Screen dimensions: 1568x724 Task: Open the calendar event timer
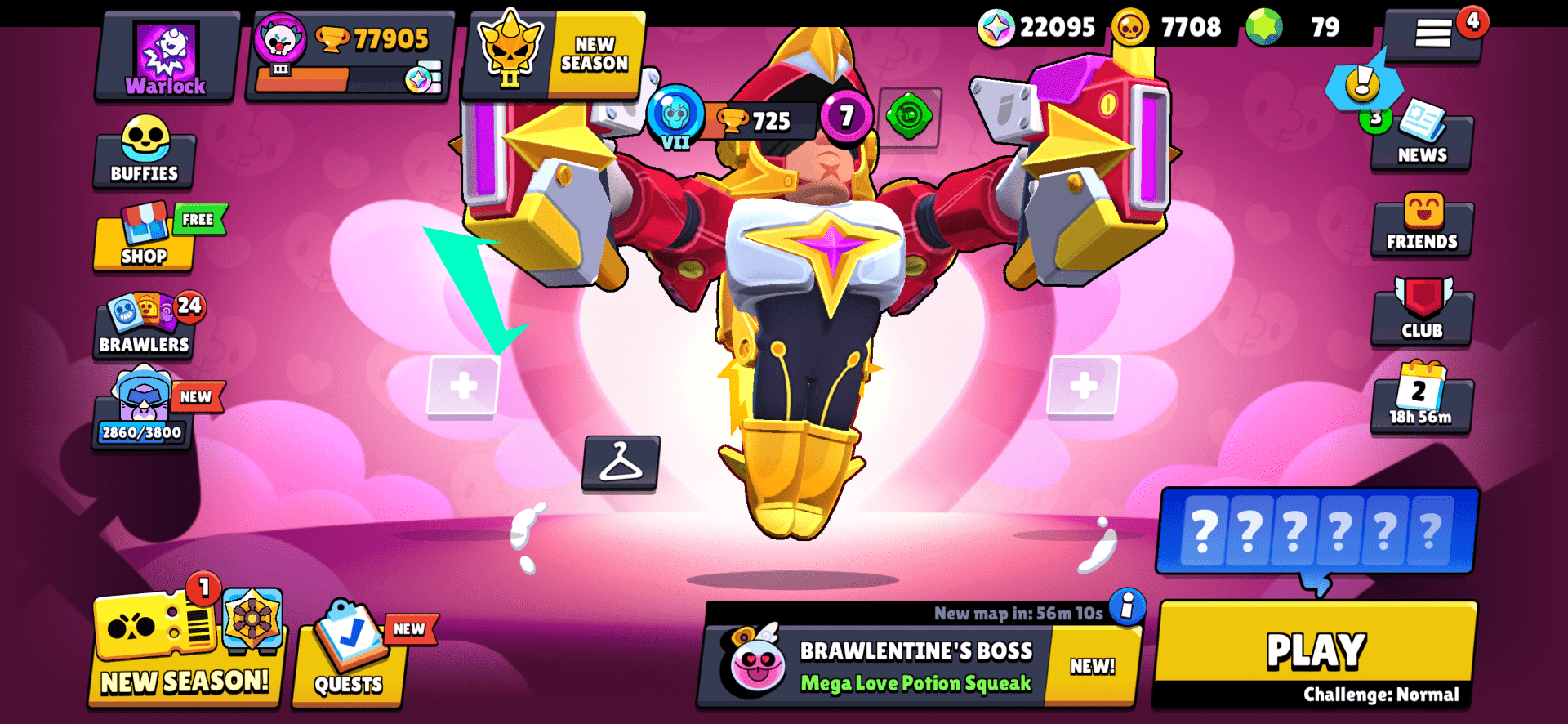click(1421, 404)
